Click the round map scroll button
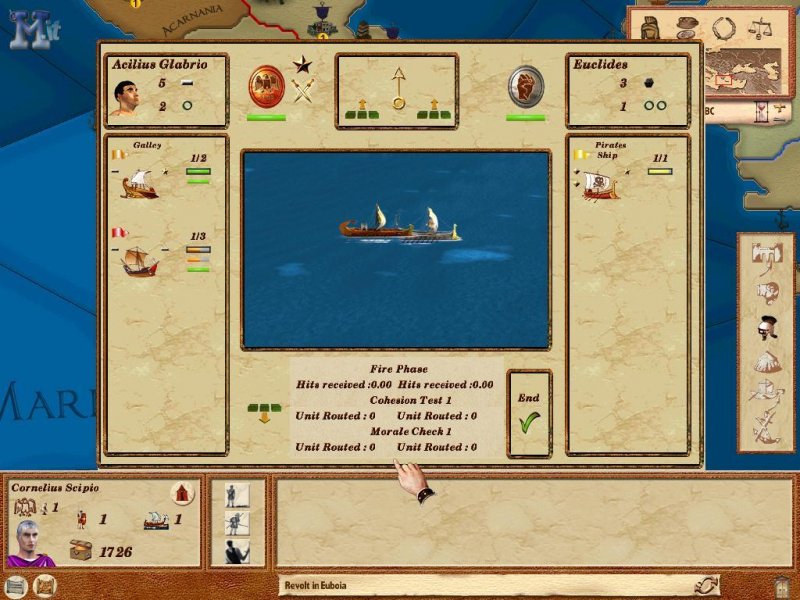Screen dimensions: 800x600 pyautogui.click(x=45, y=585)
